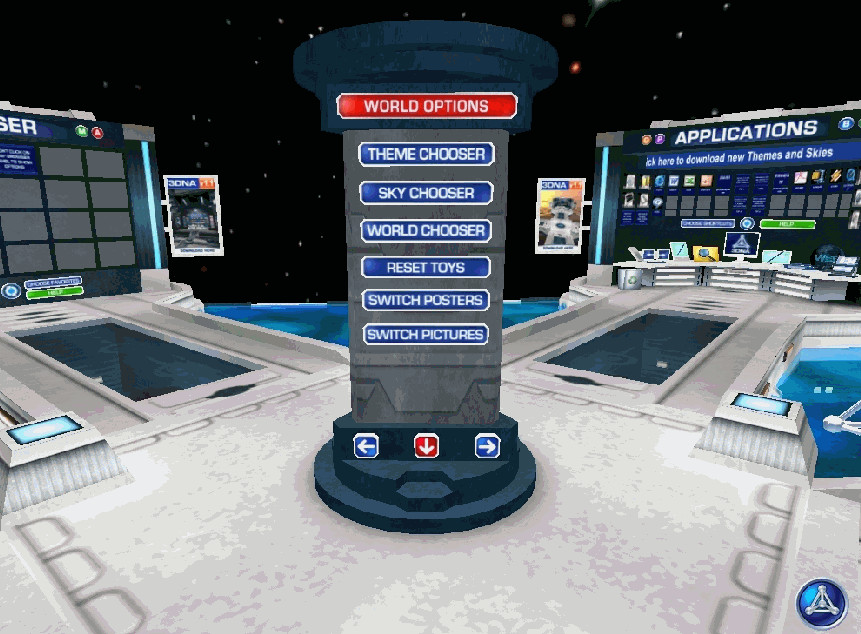Image resolution: width=861 pixels, height=634 pixels.
Task: Open the download new Themes and Skies banner
Action: [740, 155]
